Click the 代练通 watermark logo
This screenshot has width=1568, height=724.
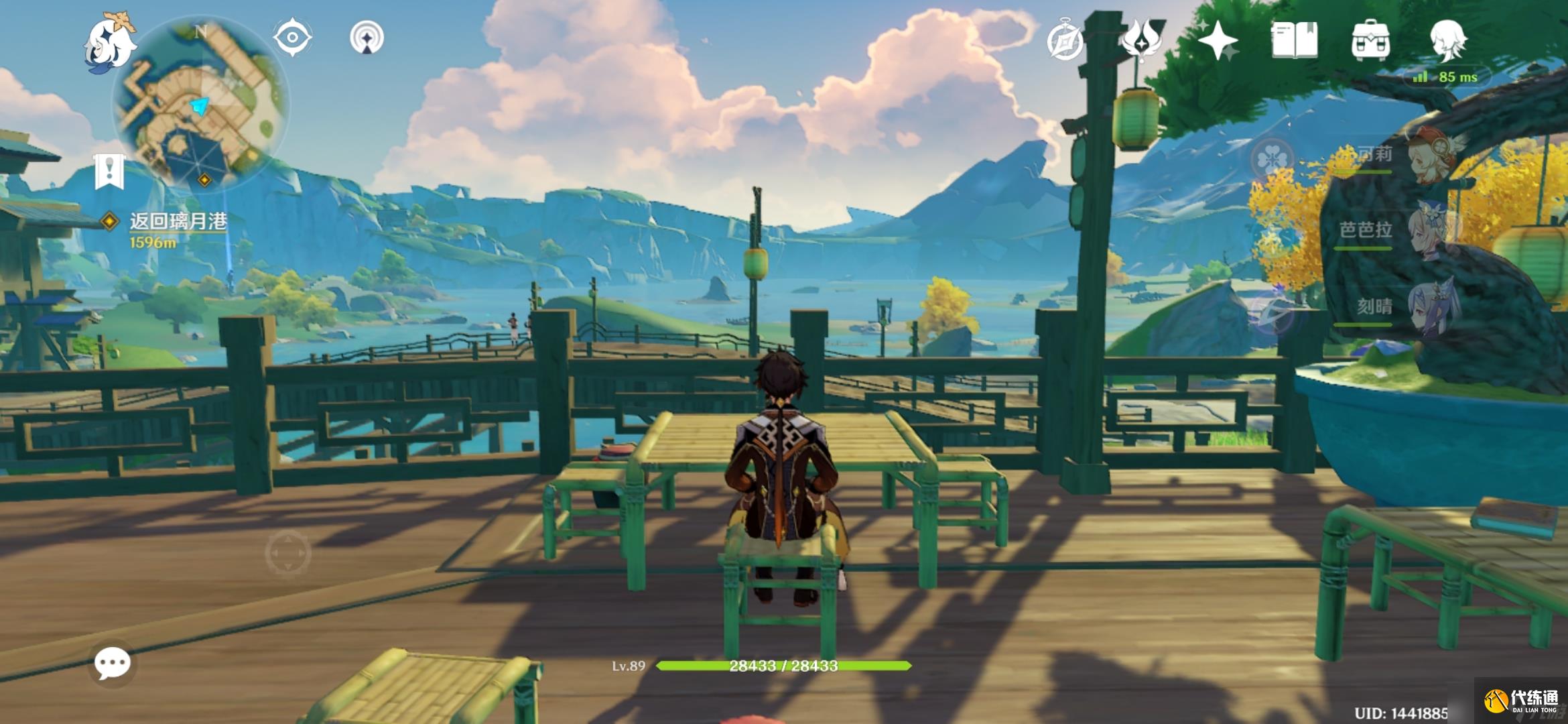[1522, 701]
